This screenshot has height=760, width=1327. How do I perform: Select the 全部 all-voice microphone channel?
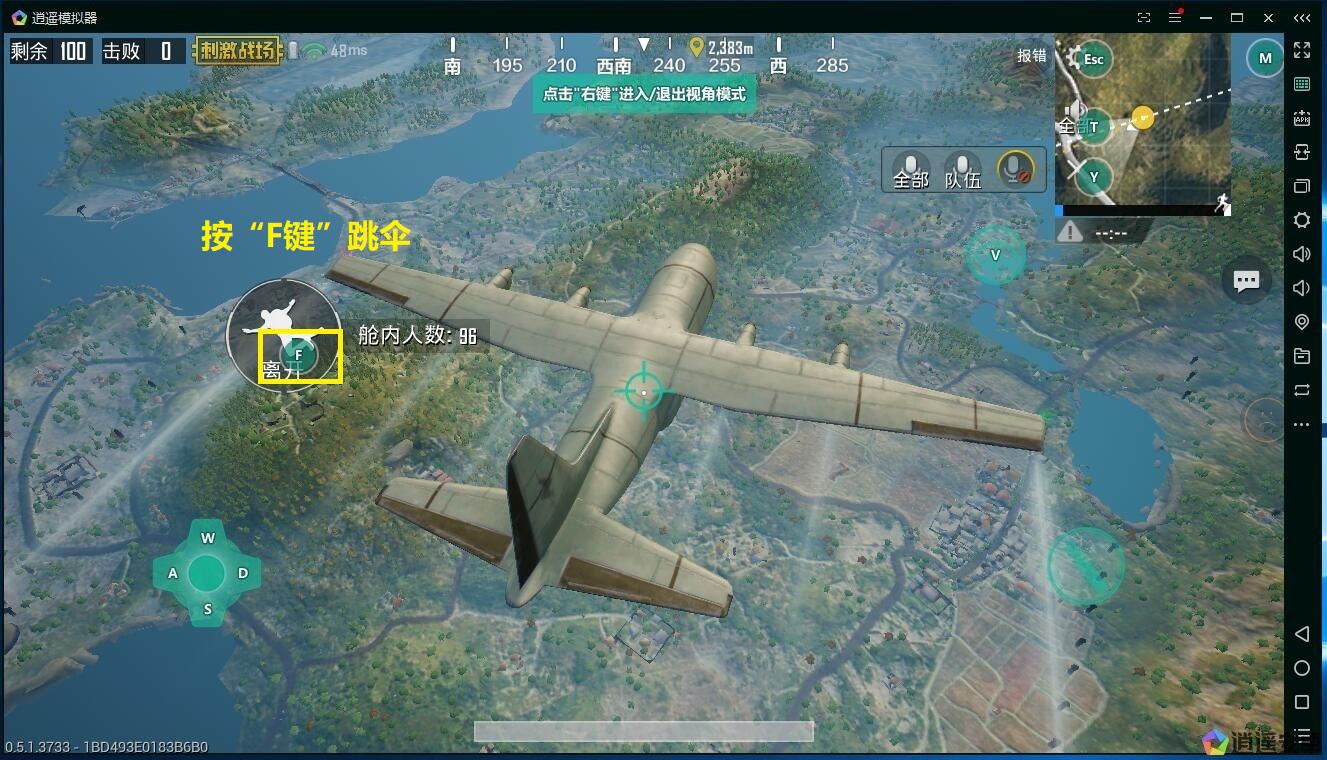[910, 169]
